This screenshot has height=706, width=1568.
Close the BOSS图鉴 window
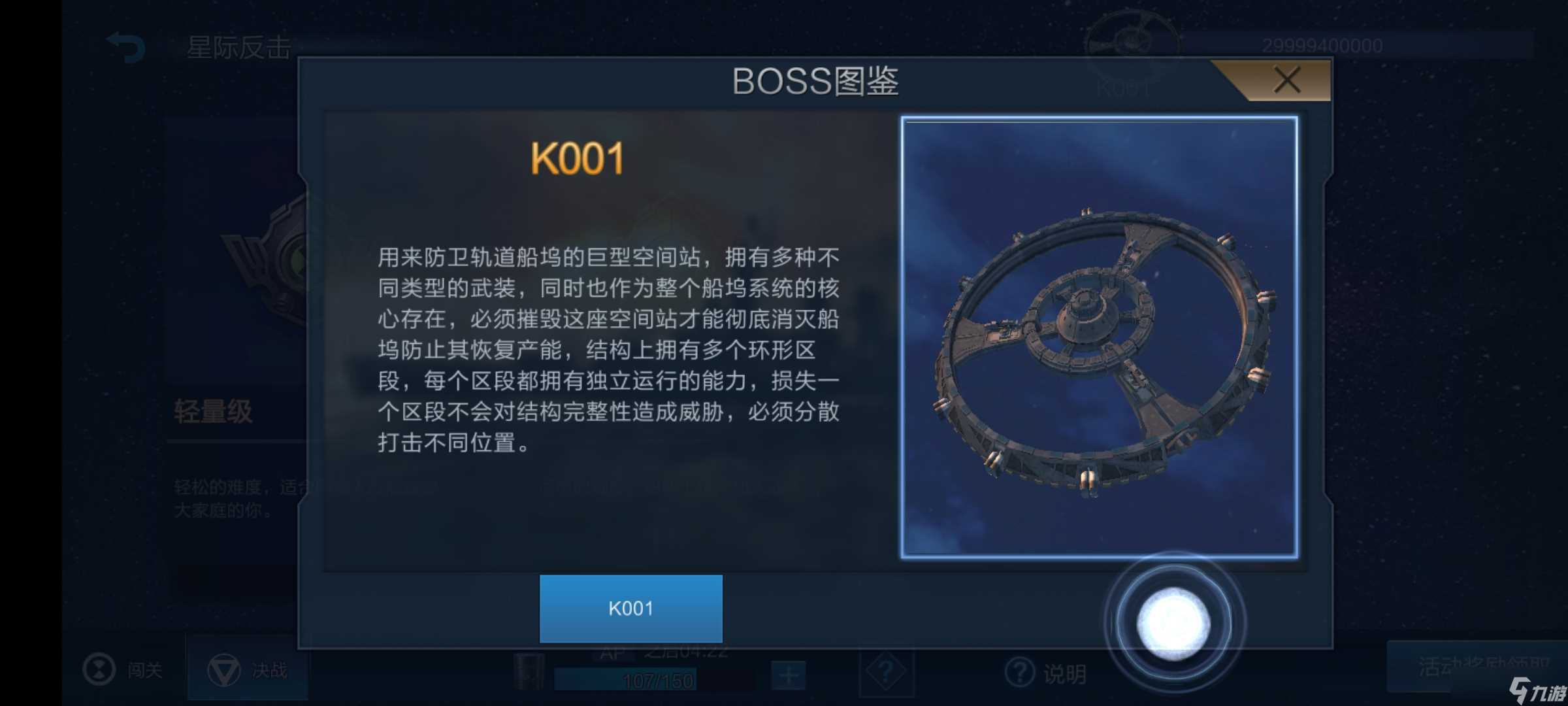pos(1285,80)
